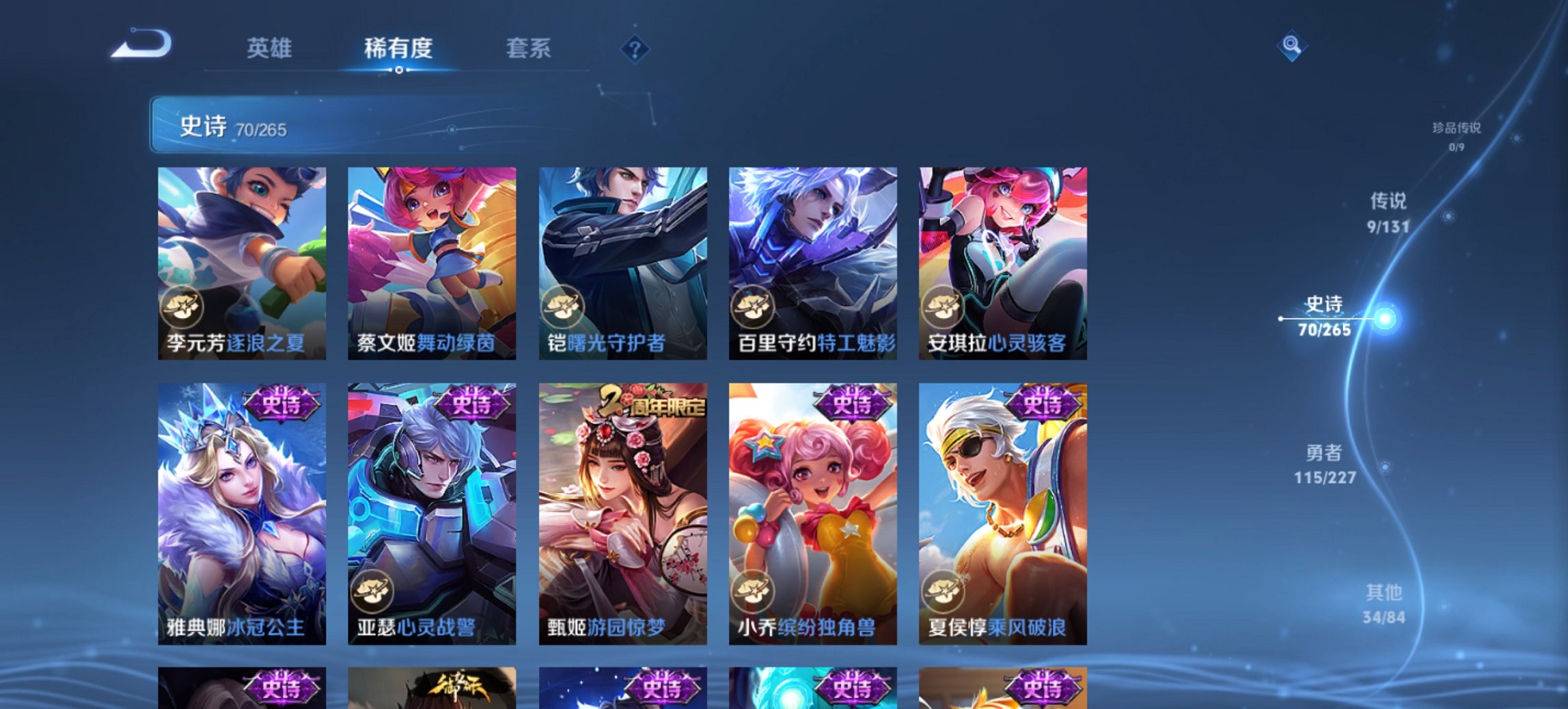Click the emblem icon on 蔡文姬 card
The width and height of the screenshot is (1568, 709).
(373, 308)
